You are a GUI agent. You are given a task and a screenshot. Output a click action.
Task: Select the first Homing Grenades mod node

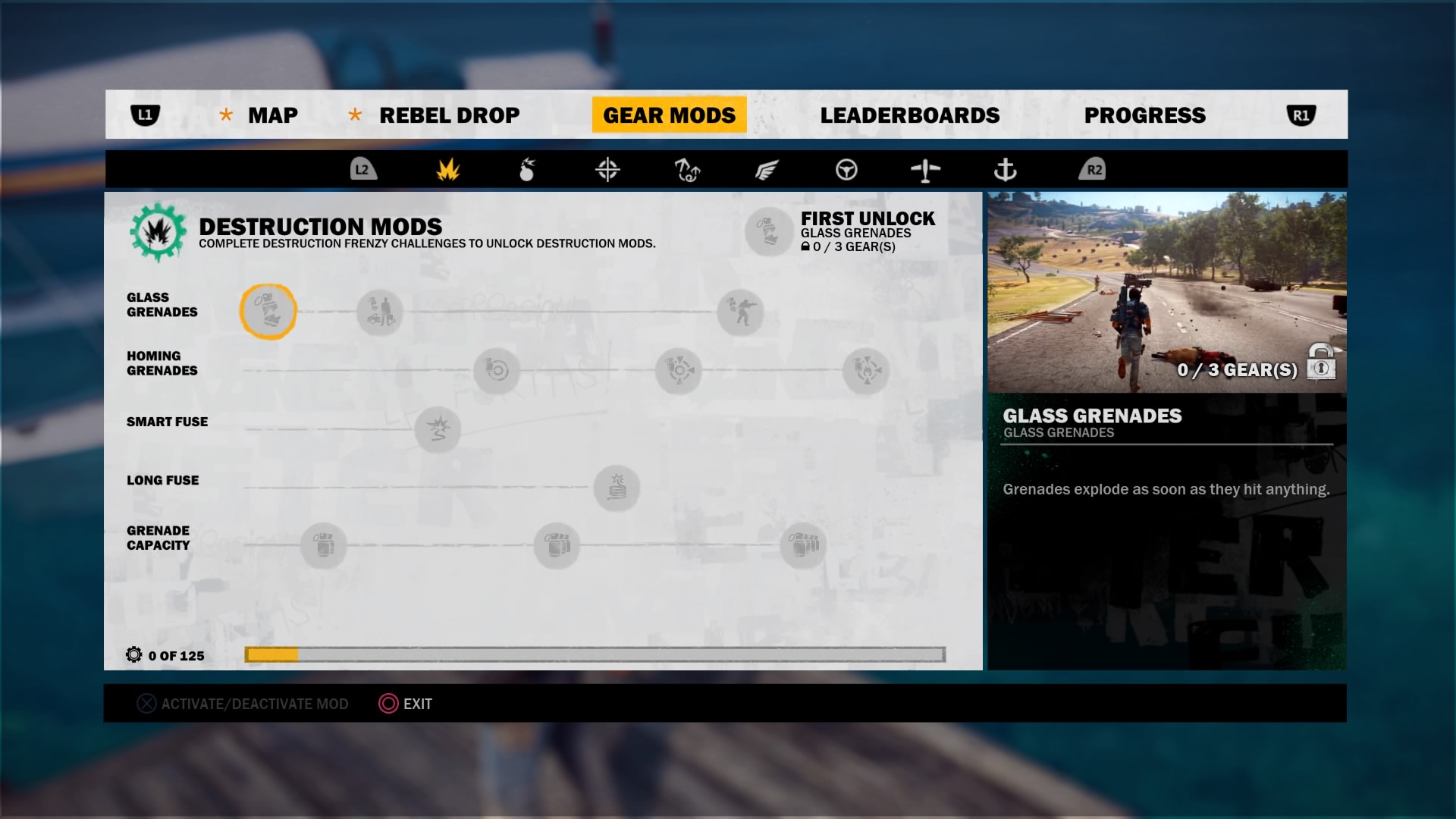coord(497,371)
